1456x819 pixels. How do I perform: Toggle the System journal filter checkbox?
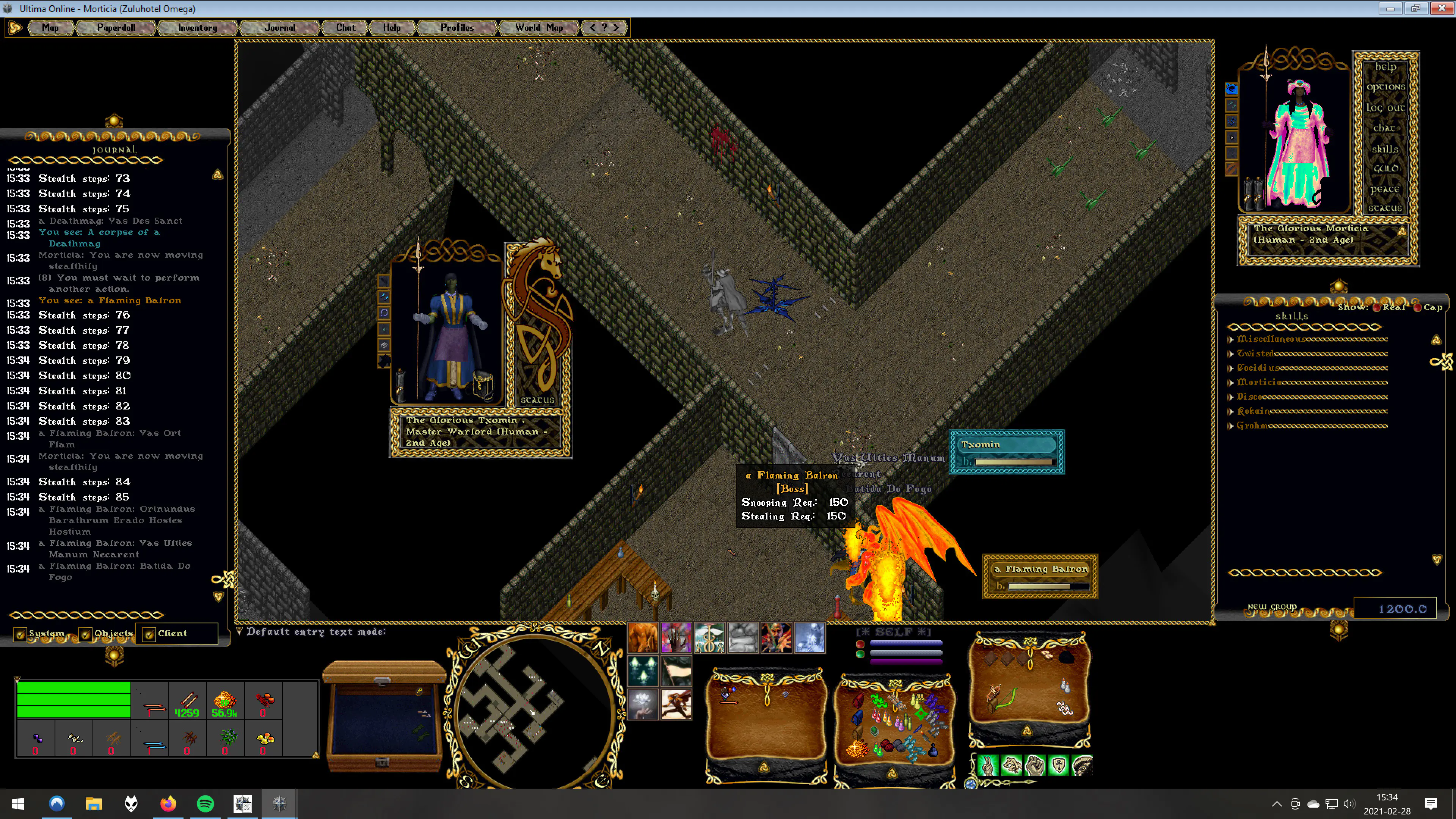click(20, 634)
